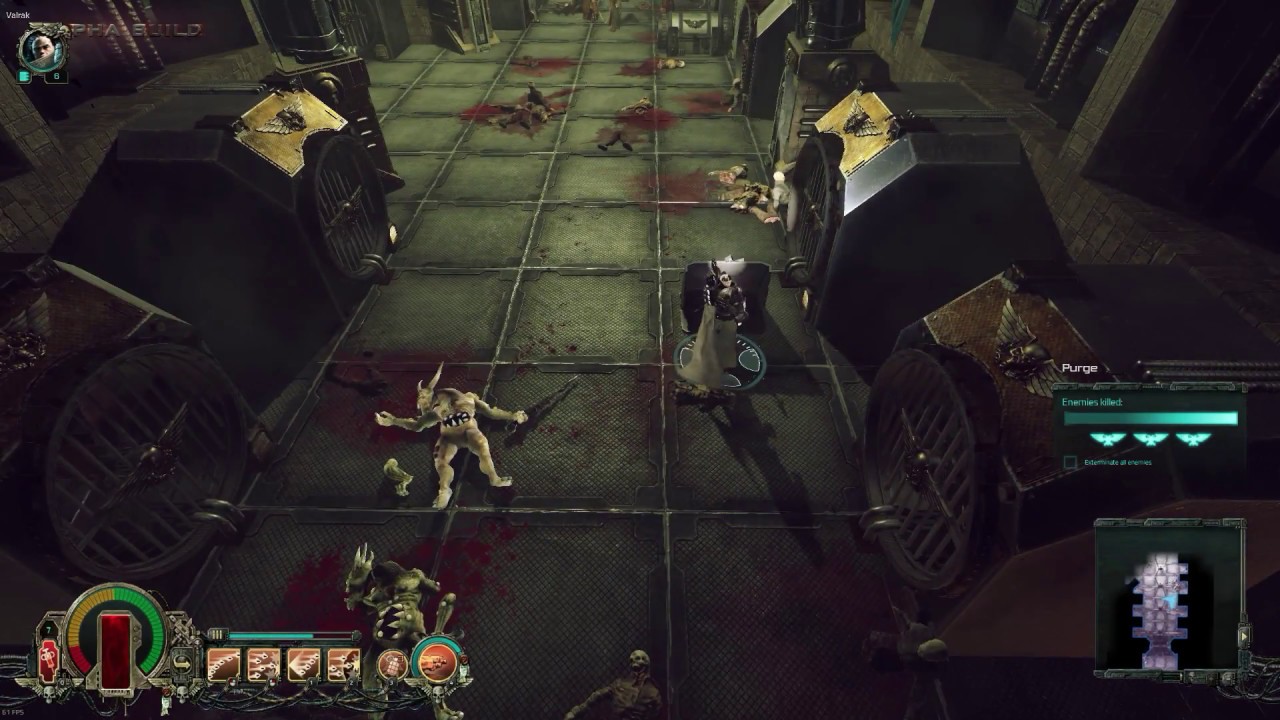Activate the weapon swap arrow button
Viewport: 1280px width, 720px height.
(x=181, y=662)
